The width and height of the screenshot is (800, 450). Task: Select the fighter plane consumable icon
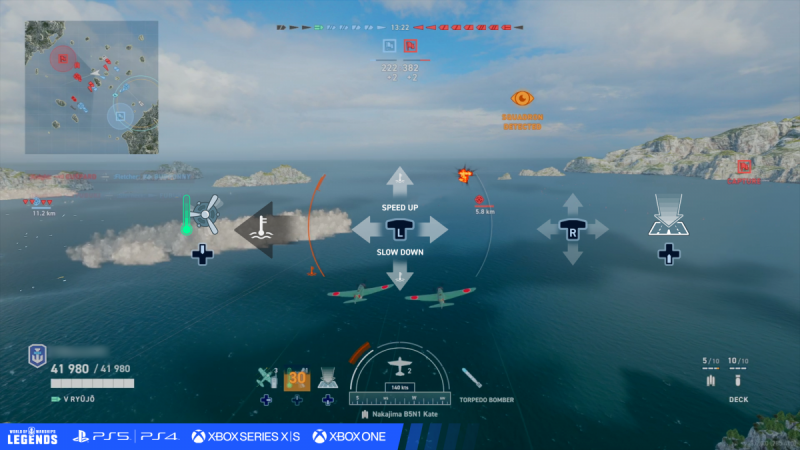click(x=266, y=378)
